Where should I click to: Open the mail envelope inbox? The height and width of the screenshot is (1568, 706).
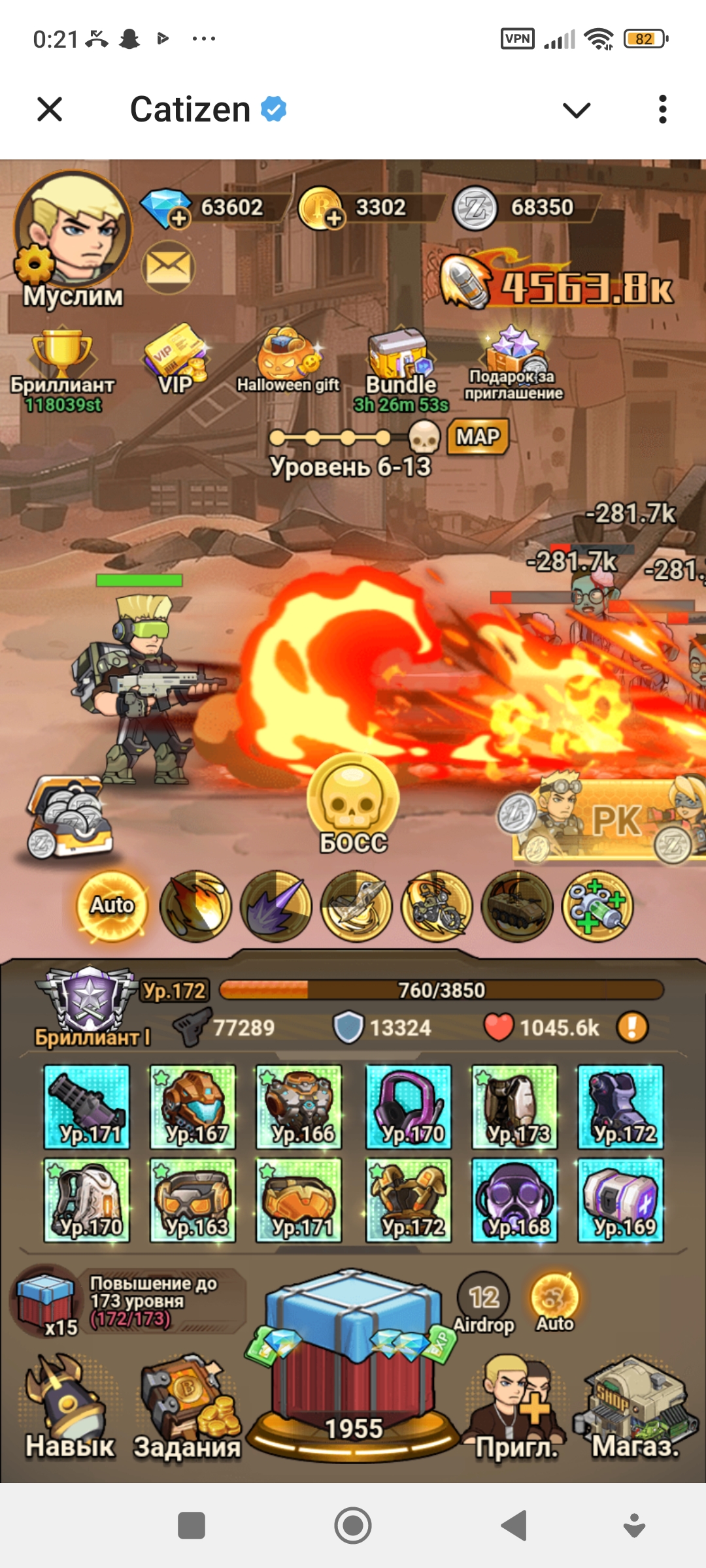coord(168,267)
